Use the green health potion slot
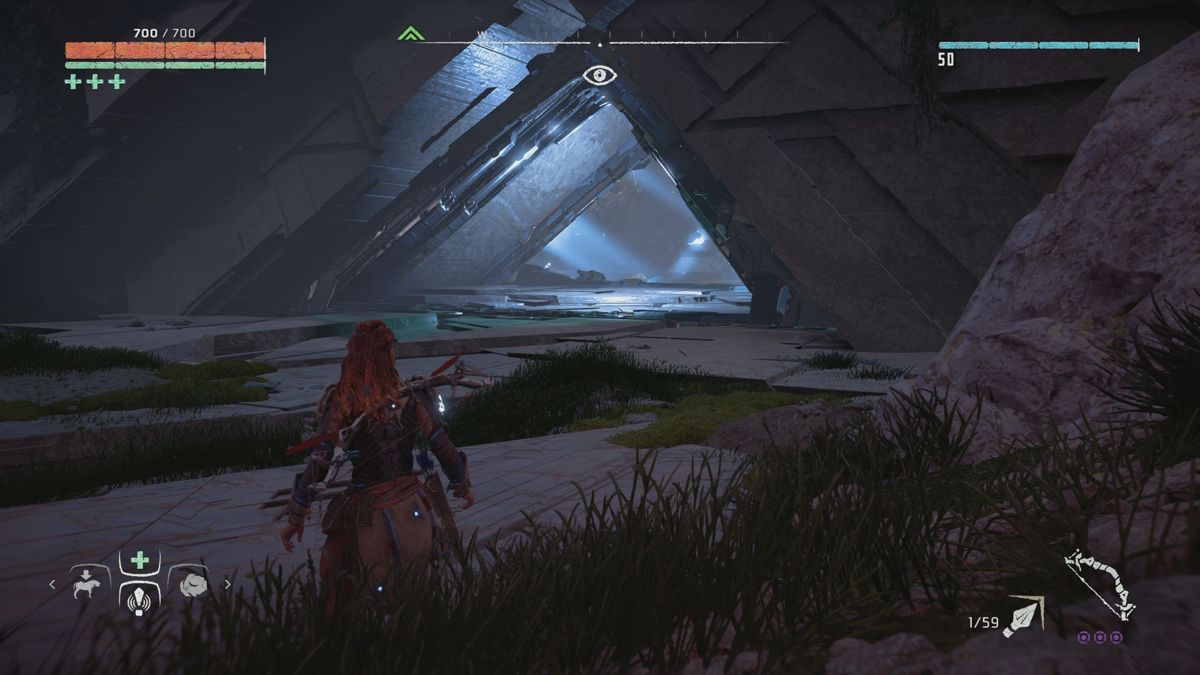 click(140, 561)
